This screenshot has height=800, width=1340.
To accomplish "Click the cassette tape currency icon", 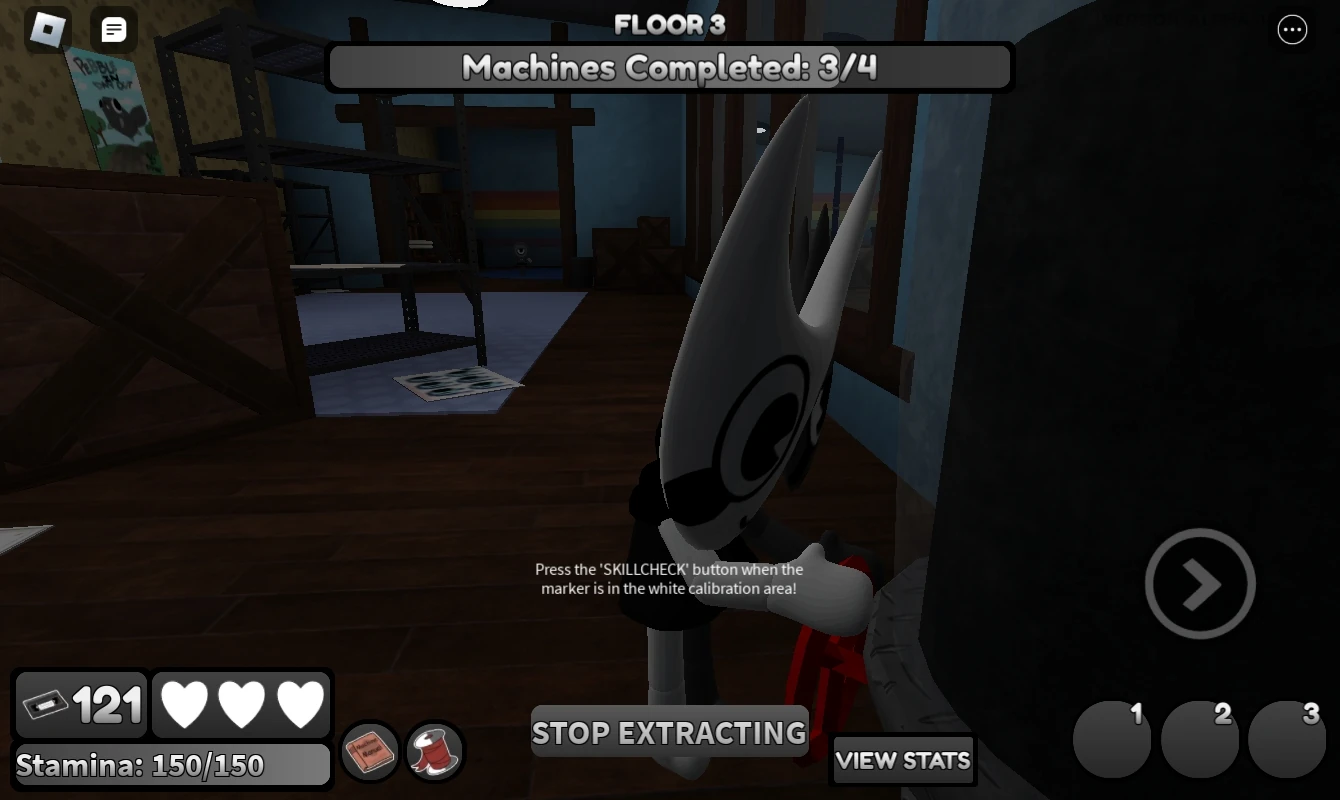I will click(x=47, y=704).
